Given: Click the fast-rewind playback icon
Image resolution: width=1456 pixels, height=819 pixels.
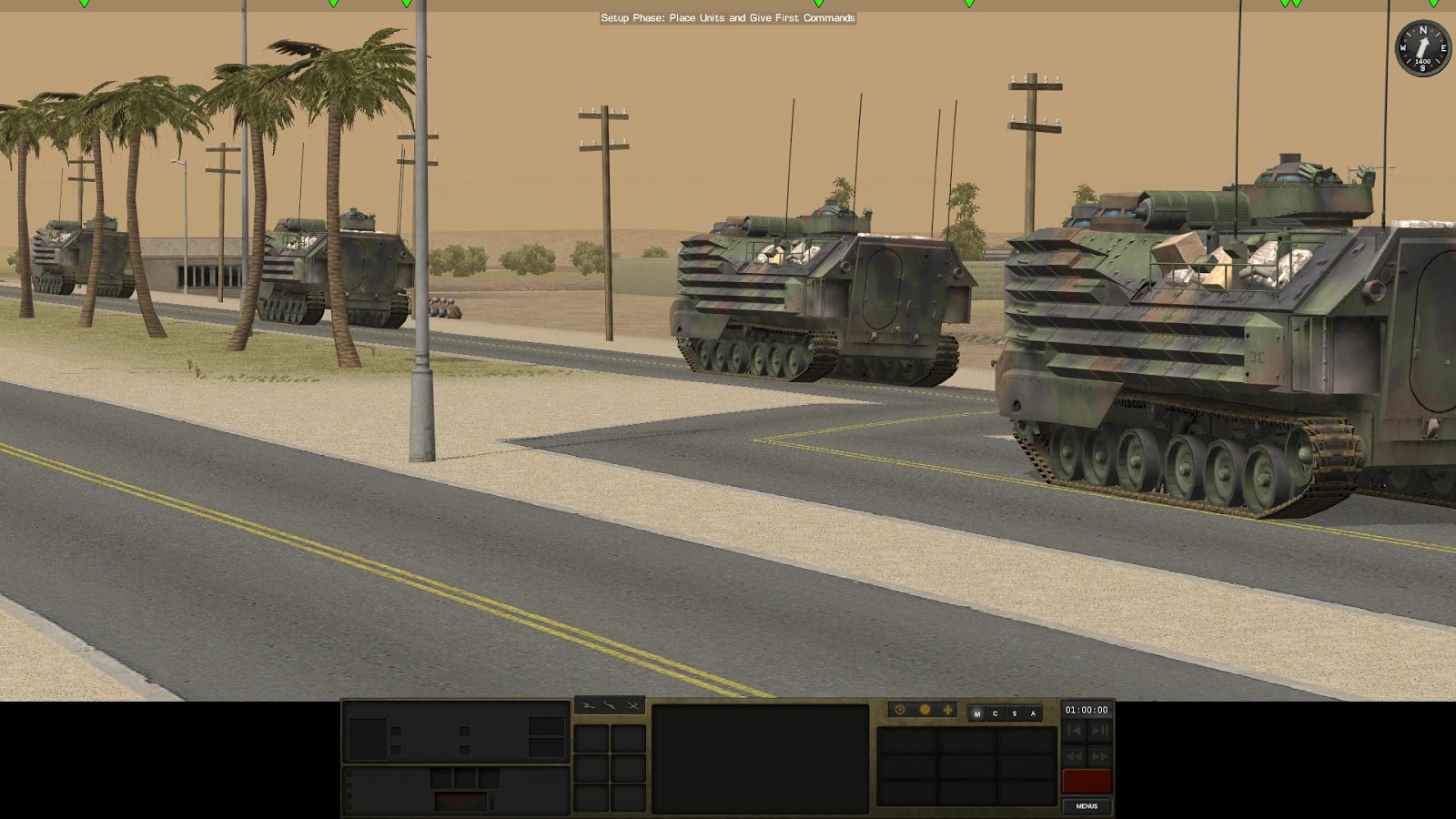Looking at the screenshot, I should [x=1074, y=756].
